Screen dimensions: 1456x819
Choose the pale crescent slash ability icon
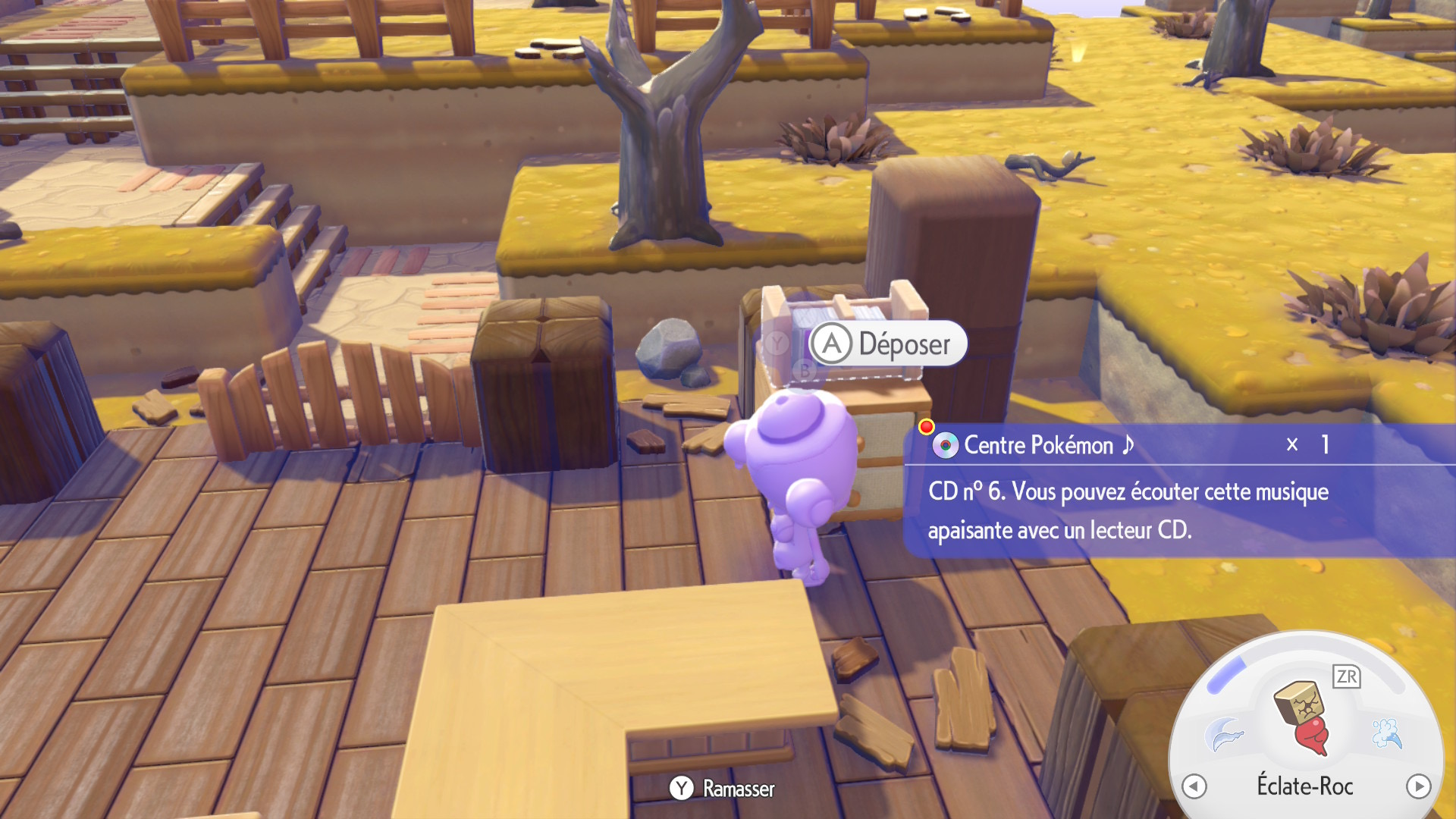click(x=1224, y=733)
